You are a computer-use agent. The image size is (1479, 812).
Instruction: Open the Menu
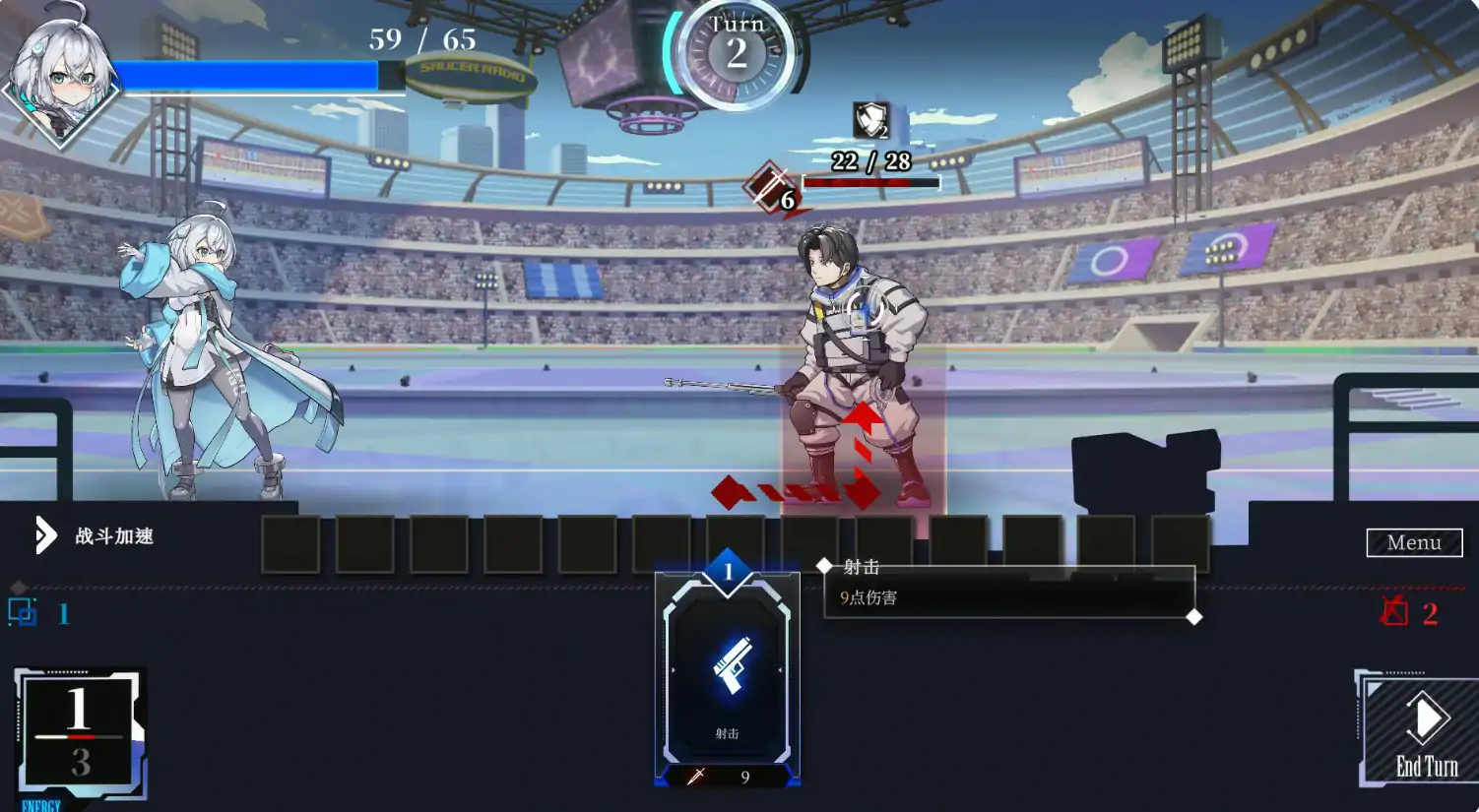click(1414, 542)
